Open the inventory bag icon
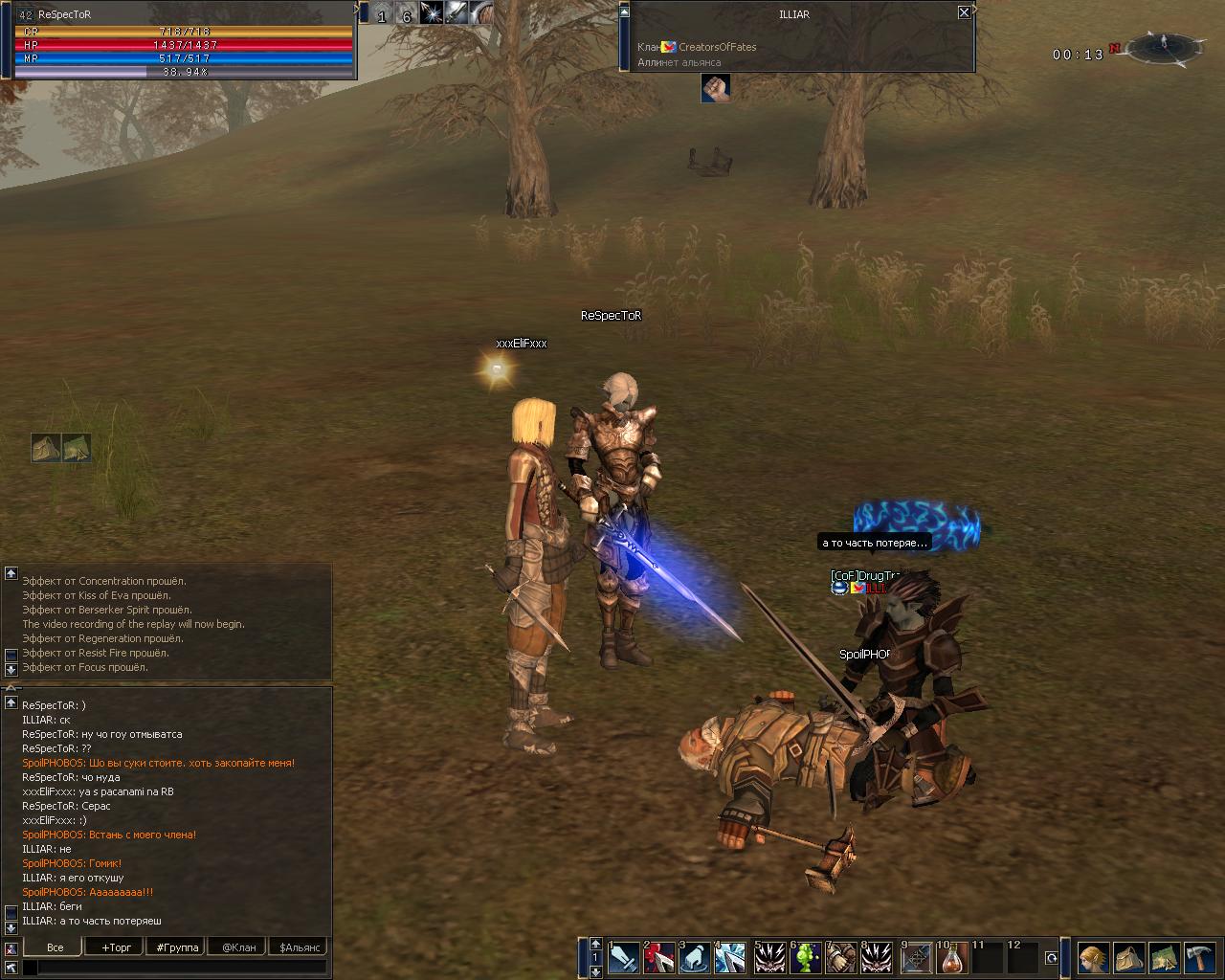Viewport: 1225px width, 980px height. tap(1129, 957)
